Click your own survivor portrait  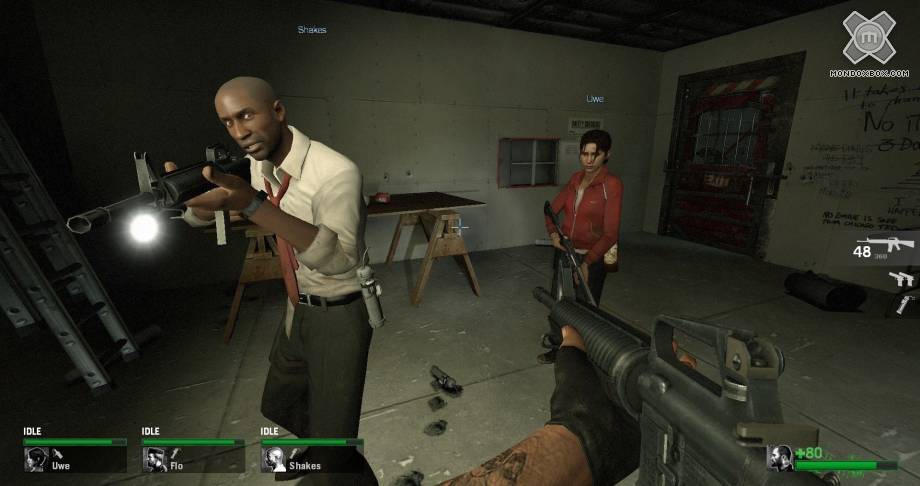point(781,458)
